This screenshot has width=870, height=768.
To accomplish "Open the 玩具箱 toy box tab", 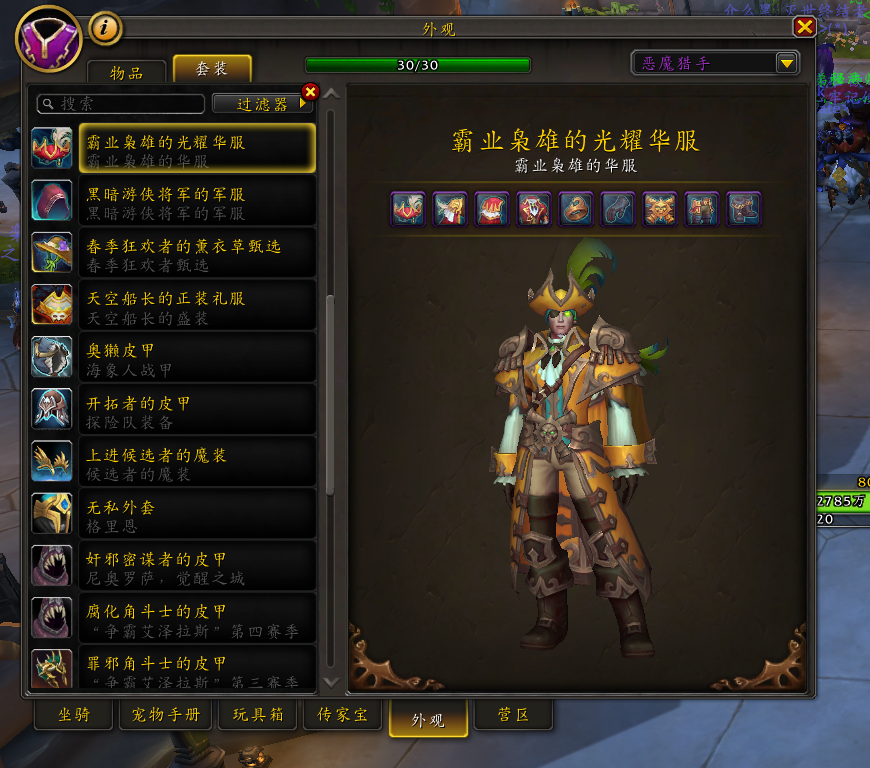I will 258,716.
